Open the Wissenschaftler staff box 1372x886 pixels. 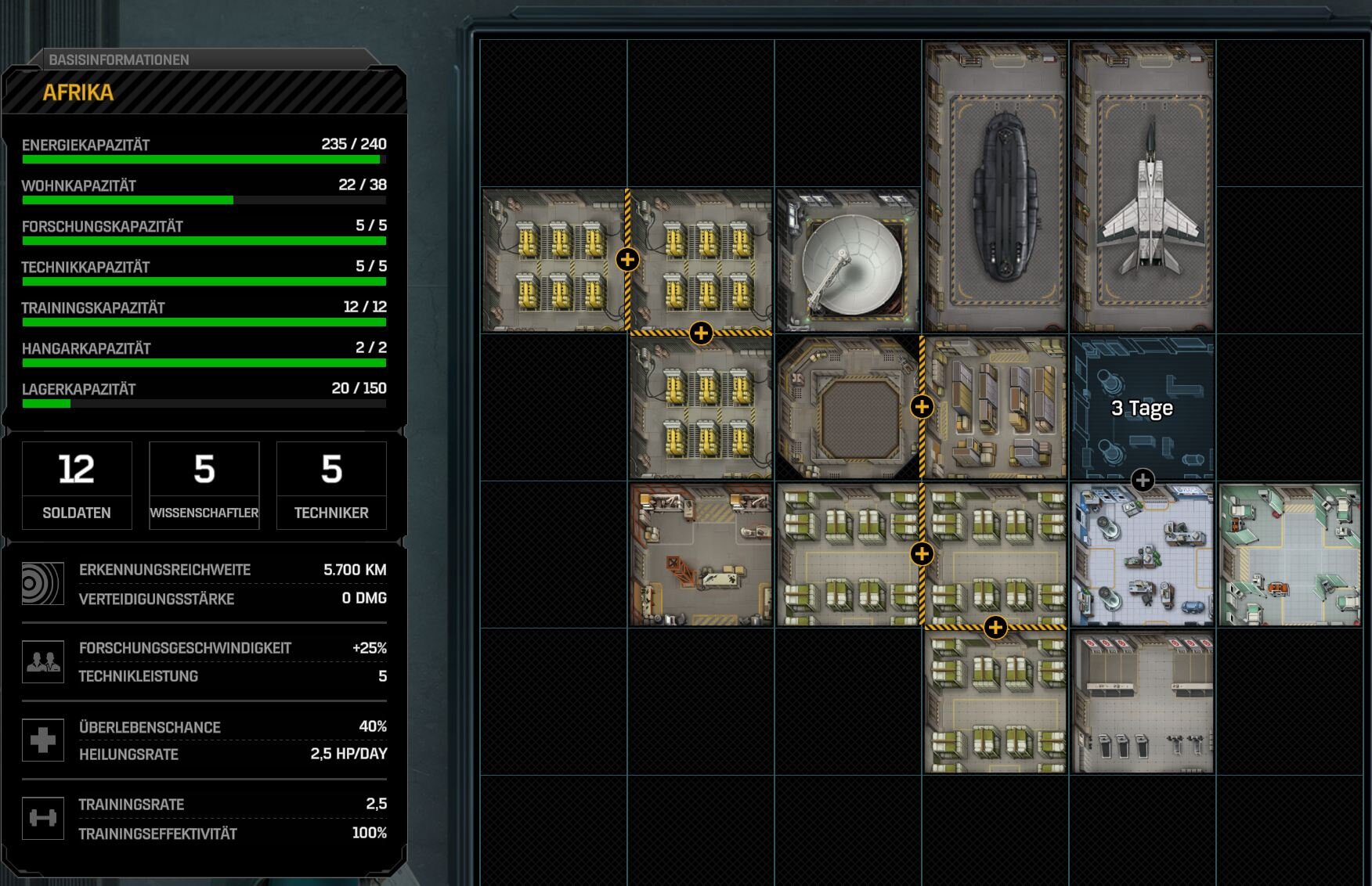coord(204,485)
